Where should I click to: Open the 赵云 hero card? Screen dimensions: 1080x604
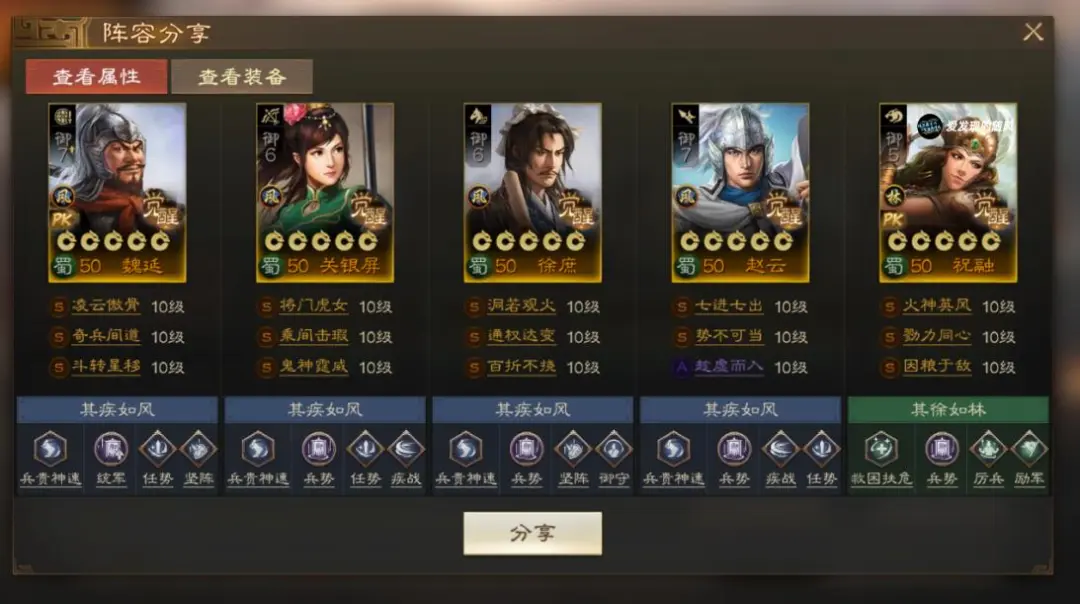740,192
